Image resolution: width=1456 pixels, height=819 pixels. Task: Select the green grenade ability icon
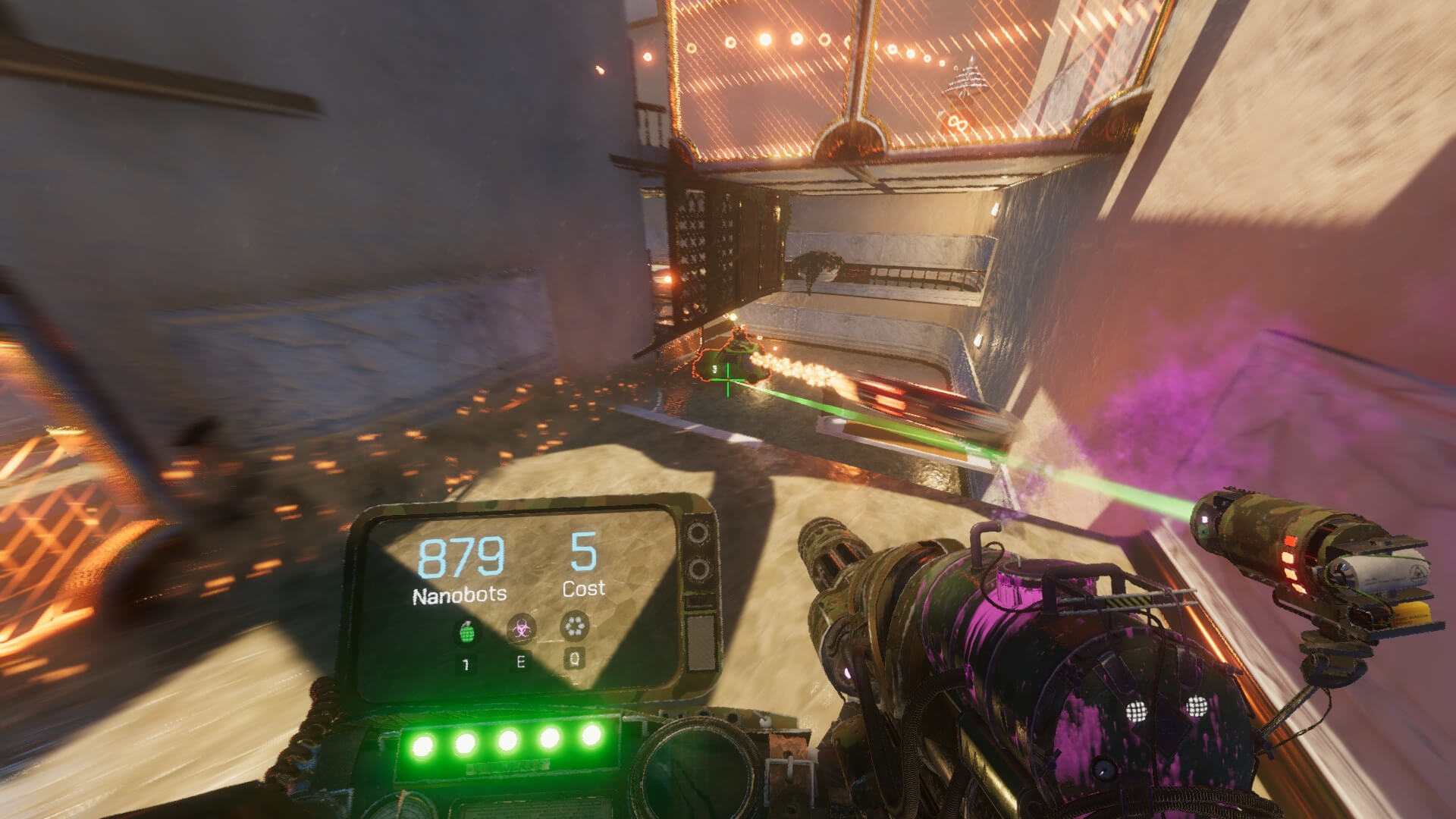point(466,632)
